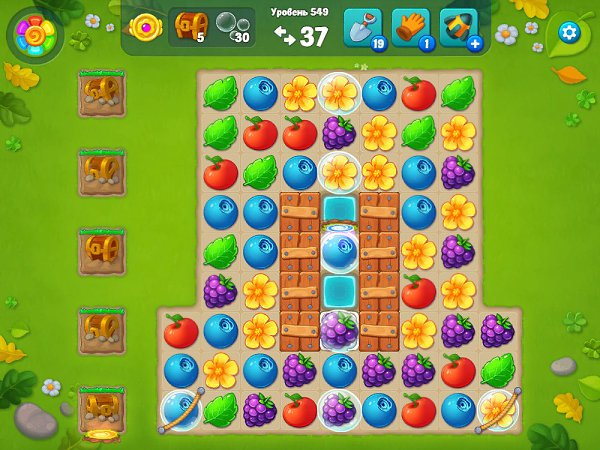Select the roped bubble yellow flower tile

click(x=498, y=409)
